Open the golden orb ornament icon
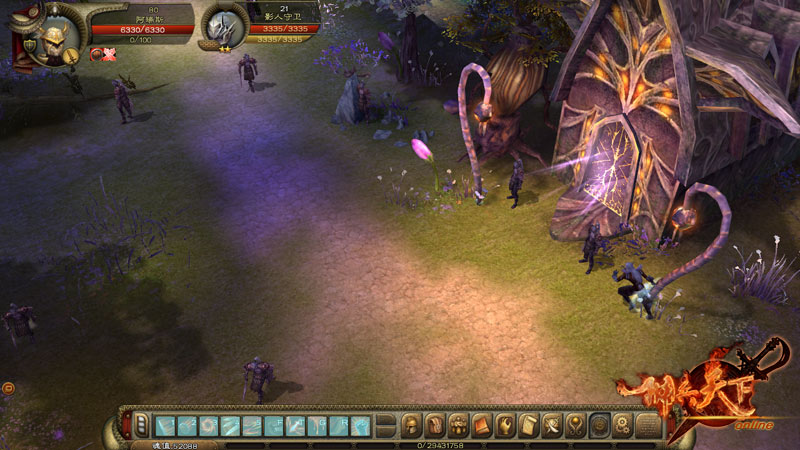This screenshot has width=800, height=450. pyautogui.click(x=576, y=425)
